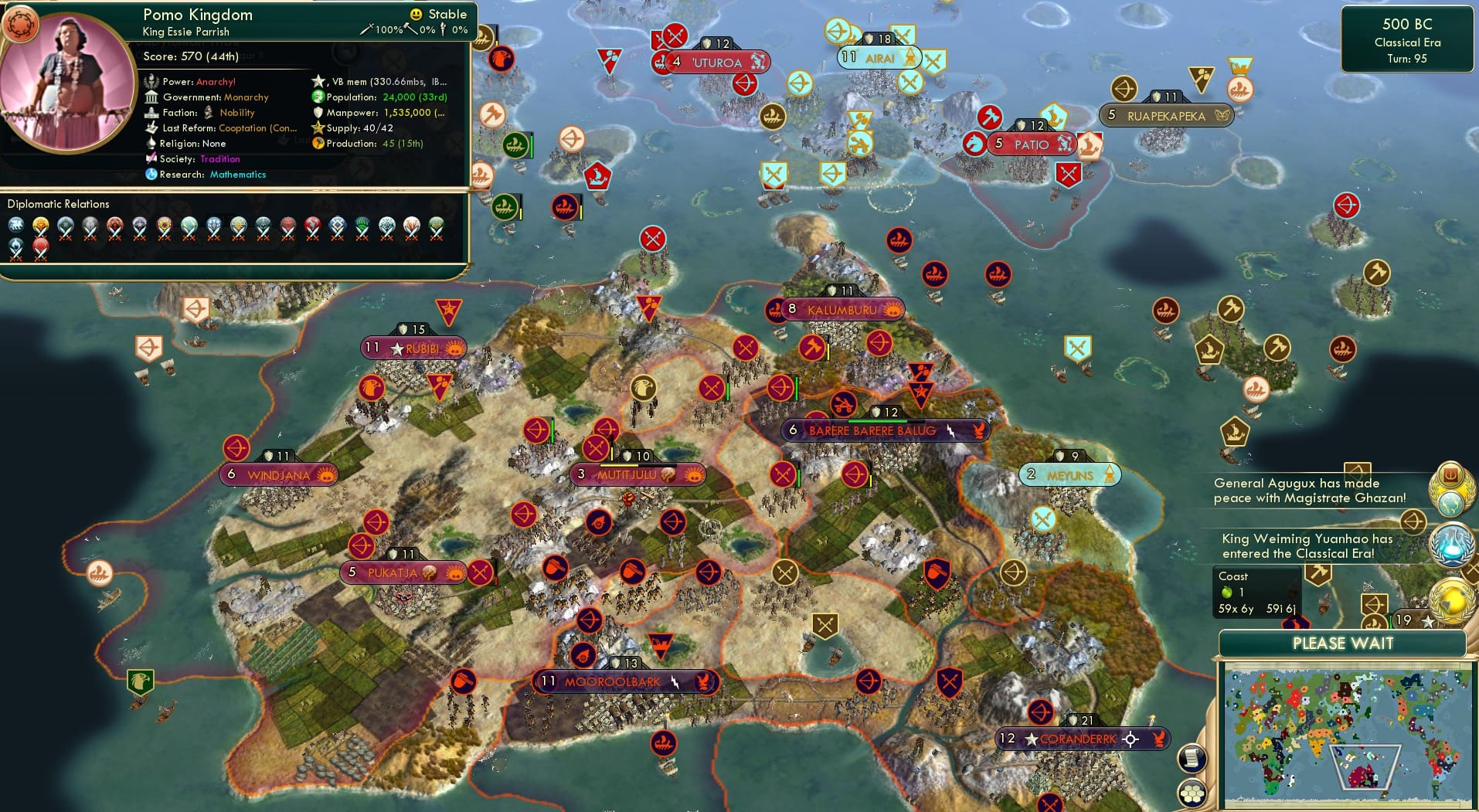Click the golden globe notification medallion

coord(1451,596)
